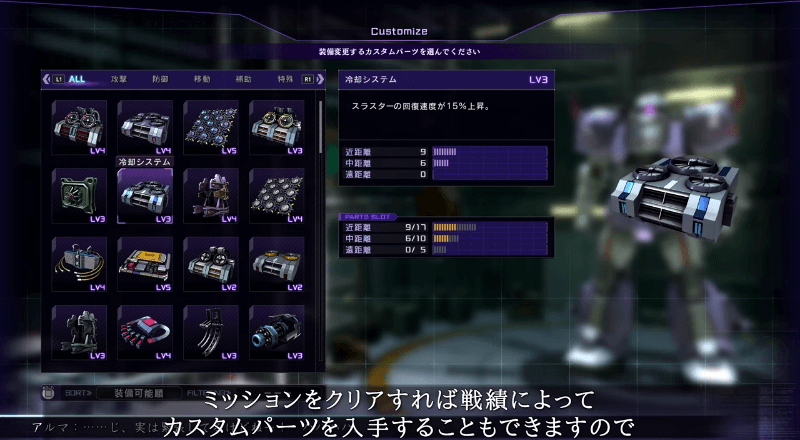Switch to the 補助 tab
Viewport: 800px width, 440px height.
[244, 78]
